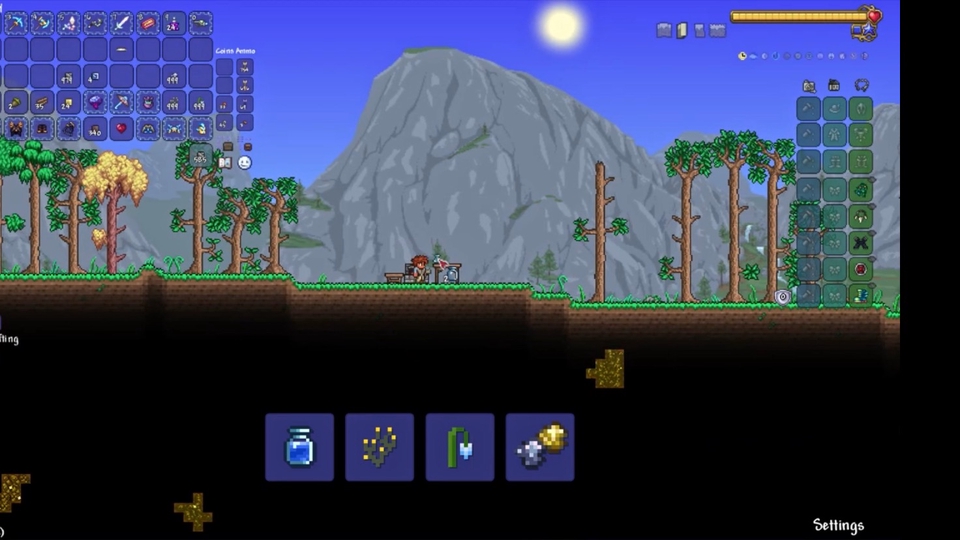Click the red heart item in inventory
The width and height of the screenshot is (960, 540).
122,128
